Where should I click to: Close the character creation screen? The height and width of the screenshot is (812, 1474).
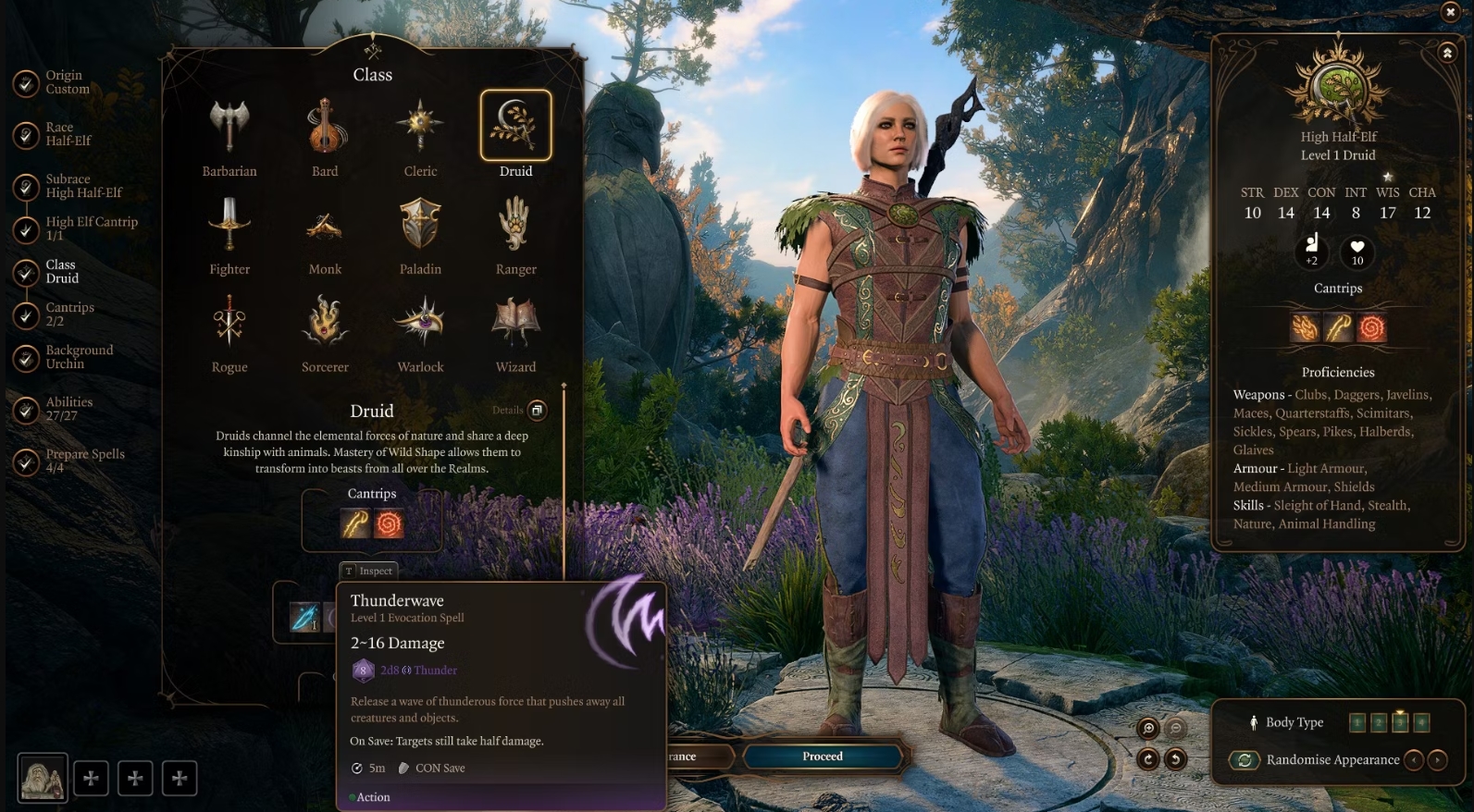coord(1450,11)
